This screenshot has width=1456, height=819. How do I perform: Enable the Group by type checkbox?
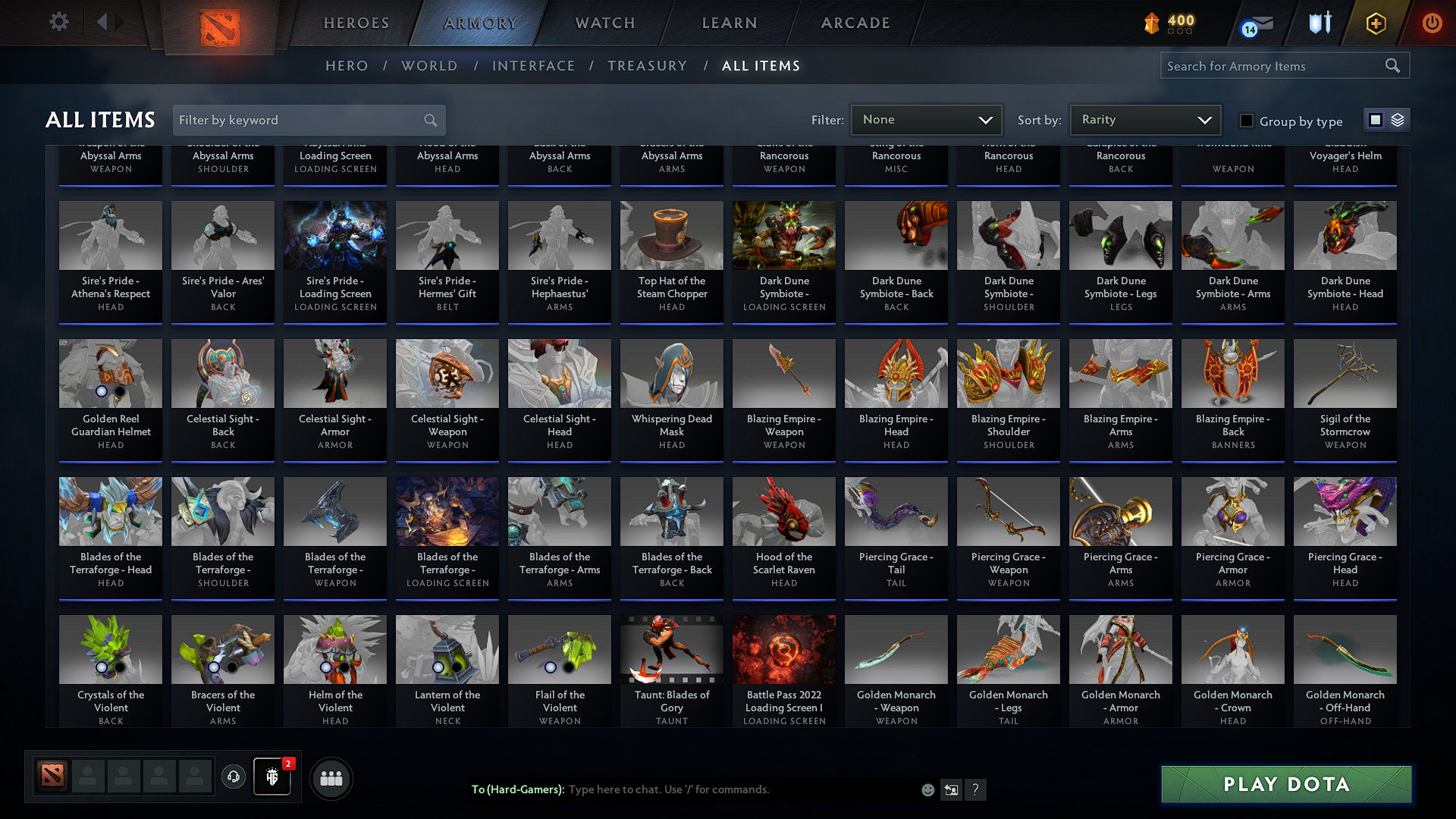coord(1246,121)
